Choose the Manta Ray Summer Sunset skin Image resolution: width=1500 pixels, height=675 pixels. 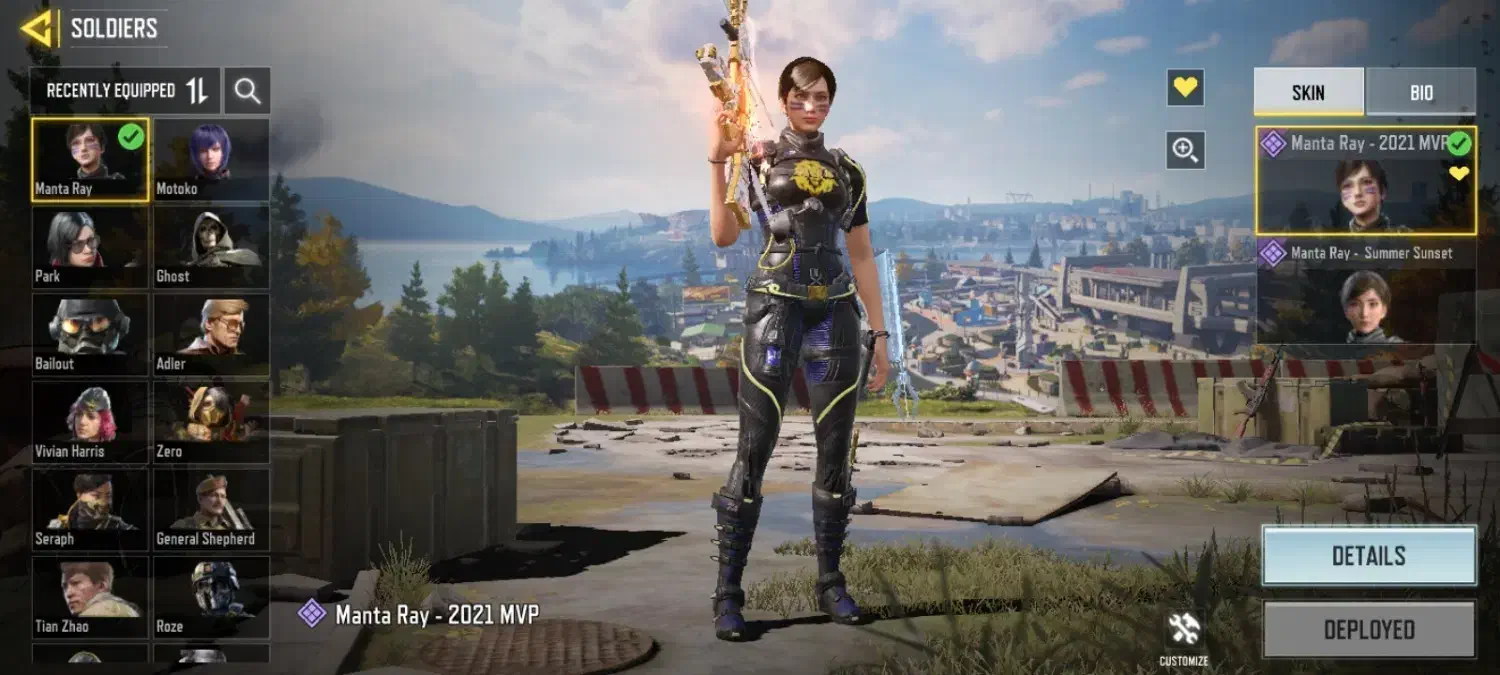pos(1365,292)
